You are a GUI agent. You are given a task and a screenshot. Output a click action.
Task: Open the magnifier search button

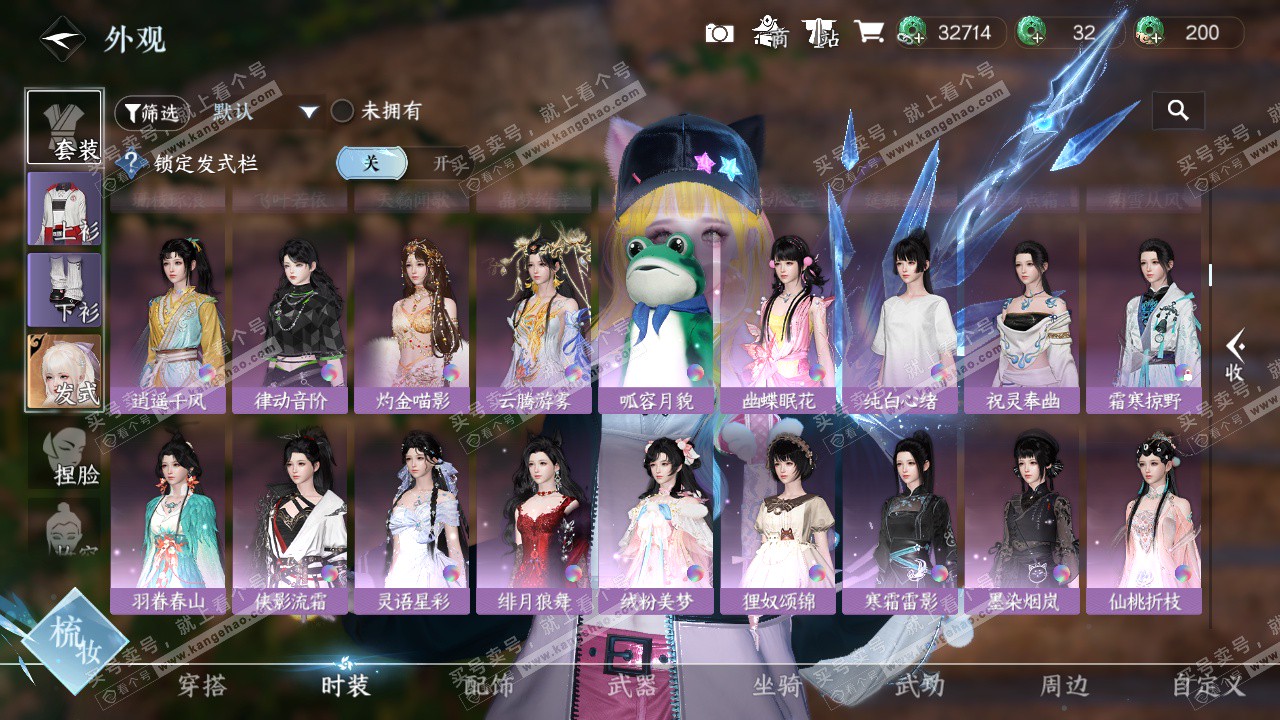(x=1178, y=111)
